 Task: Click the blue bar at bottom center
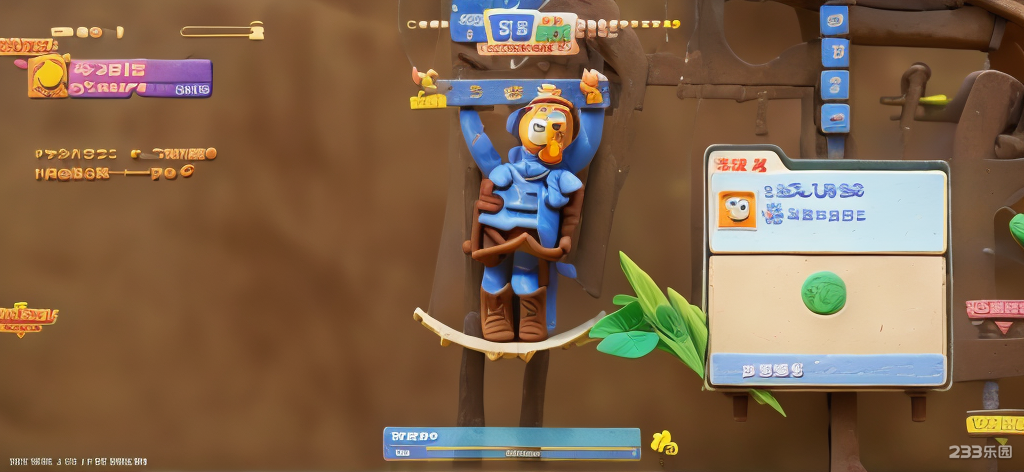[x=511, y=443]
